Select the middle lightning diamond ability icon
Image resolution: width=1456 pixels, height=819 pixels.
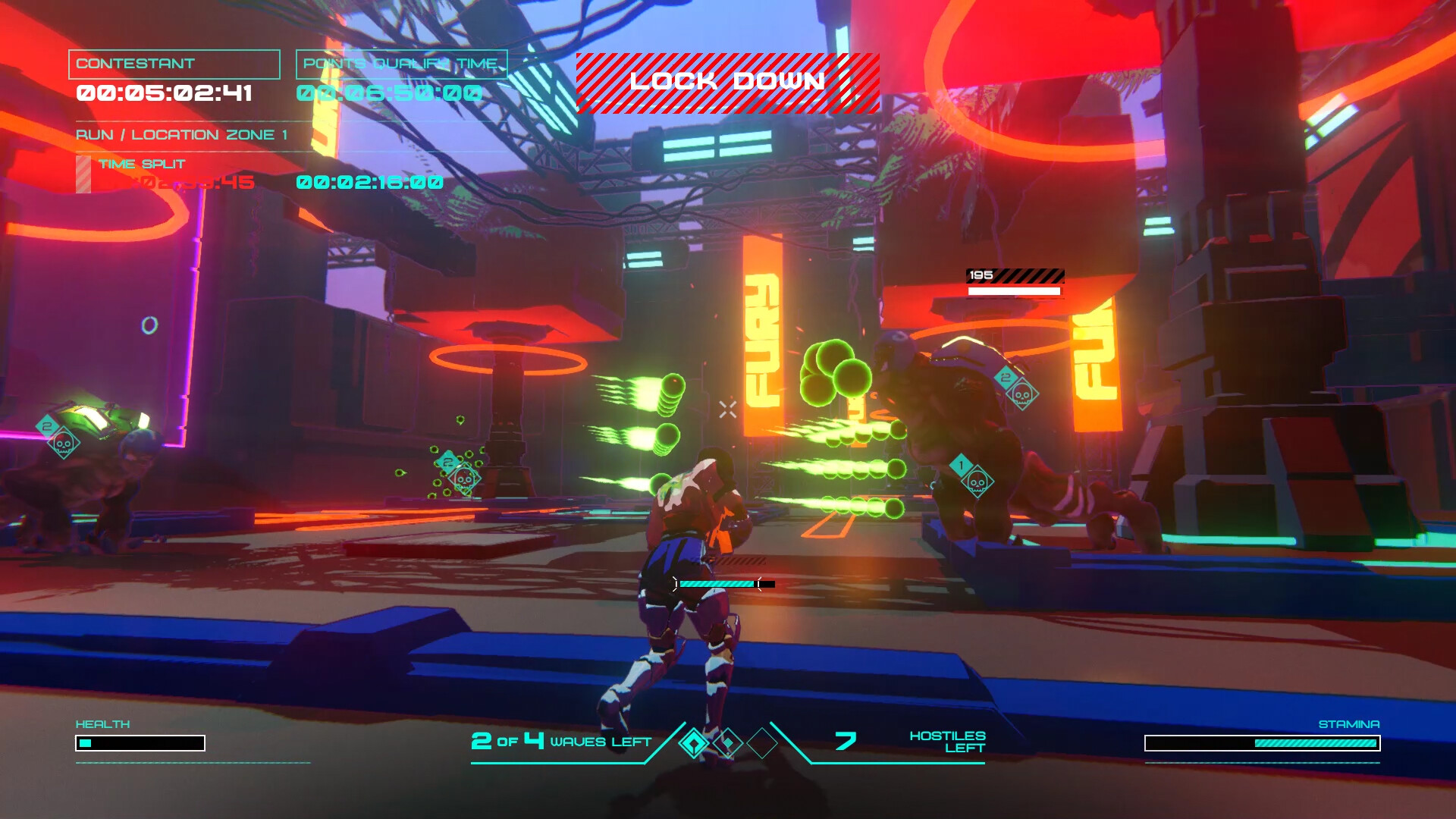[730, 744]
